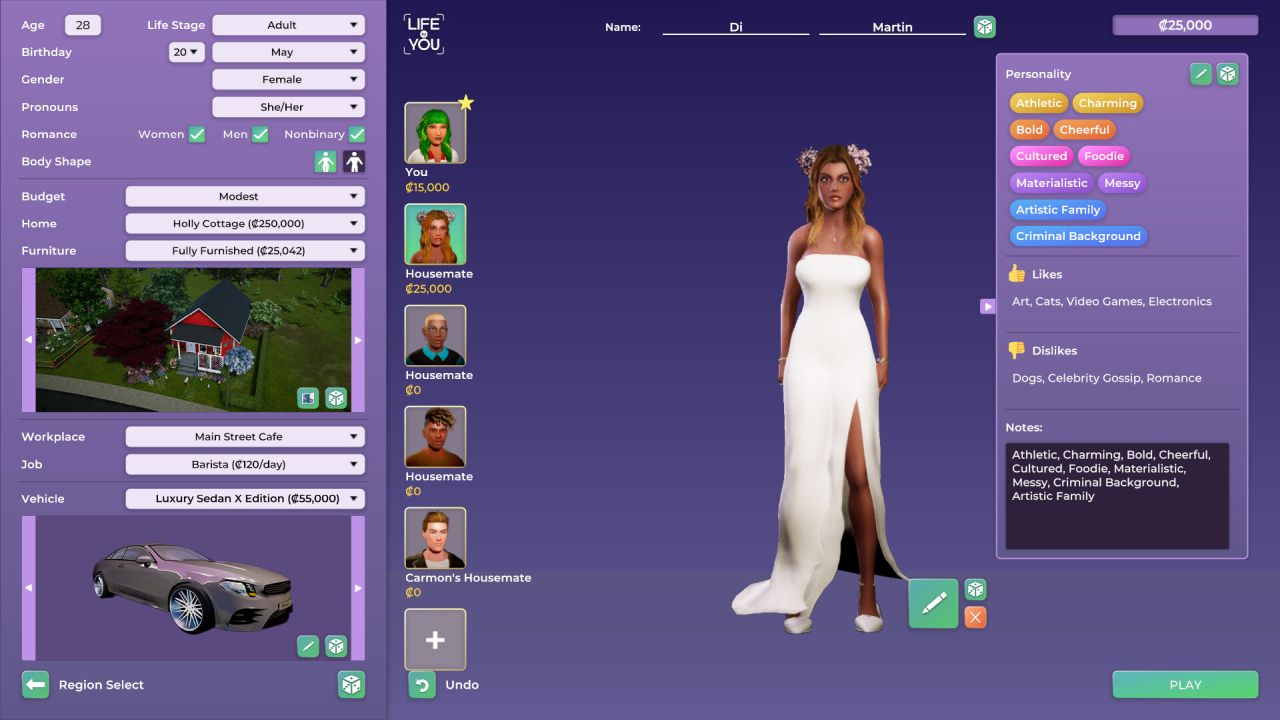1280x720 pixels.
Task: Open the character edit pencil below the model
Action: click(933, 604)
